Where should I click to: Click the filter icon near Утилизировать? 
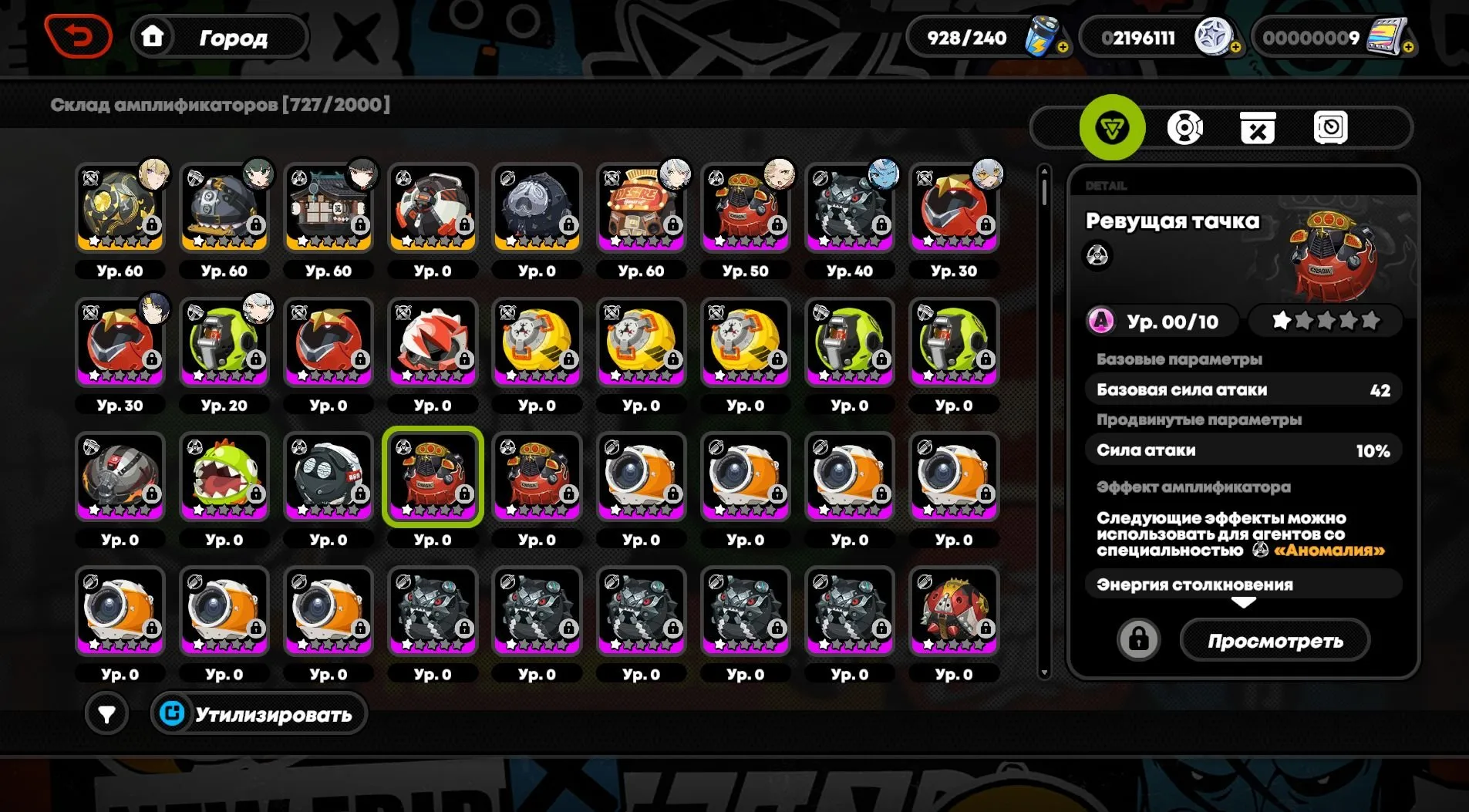pos(106,713)
